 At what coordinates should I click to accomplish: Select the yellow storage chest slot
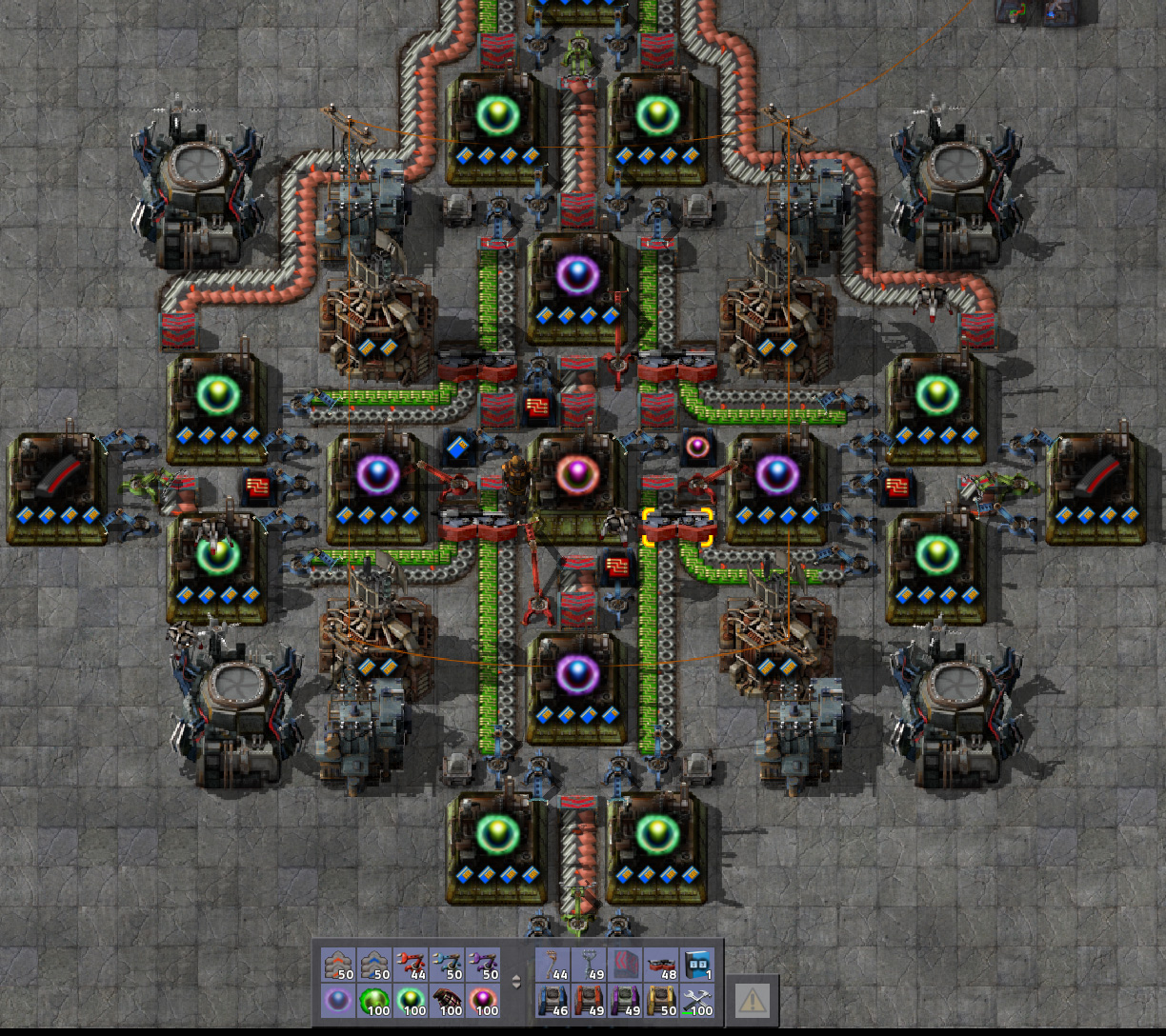[x=661, y=1001]
